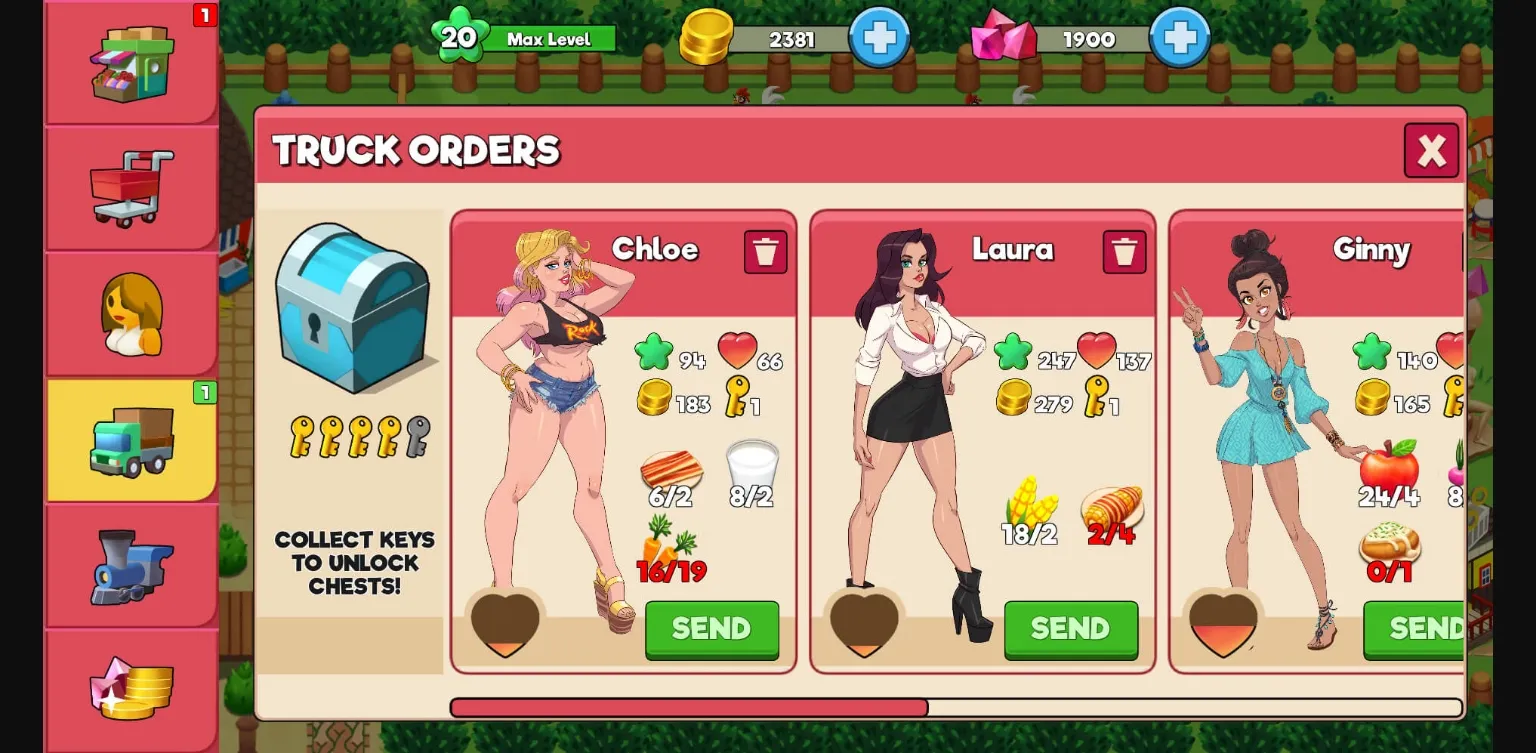The image size is (1536, 753).
Task: Click the horizontal scrollbar below orders
Action: coord(690,705)
